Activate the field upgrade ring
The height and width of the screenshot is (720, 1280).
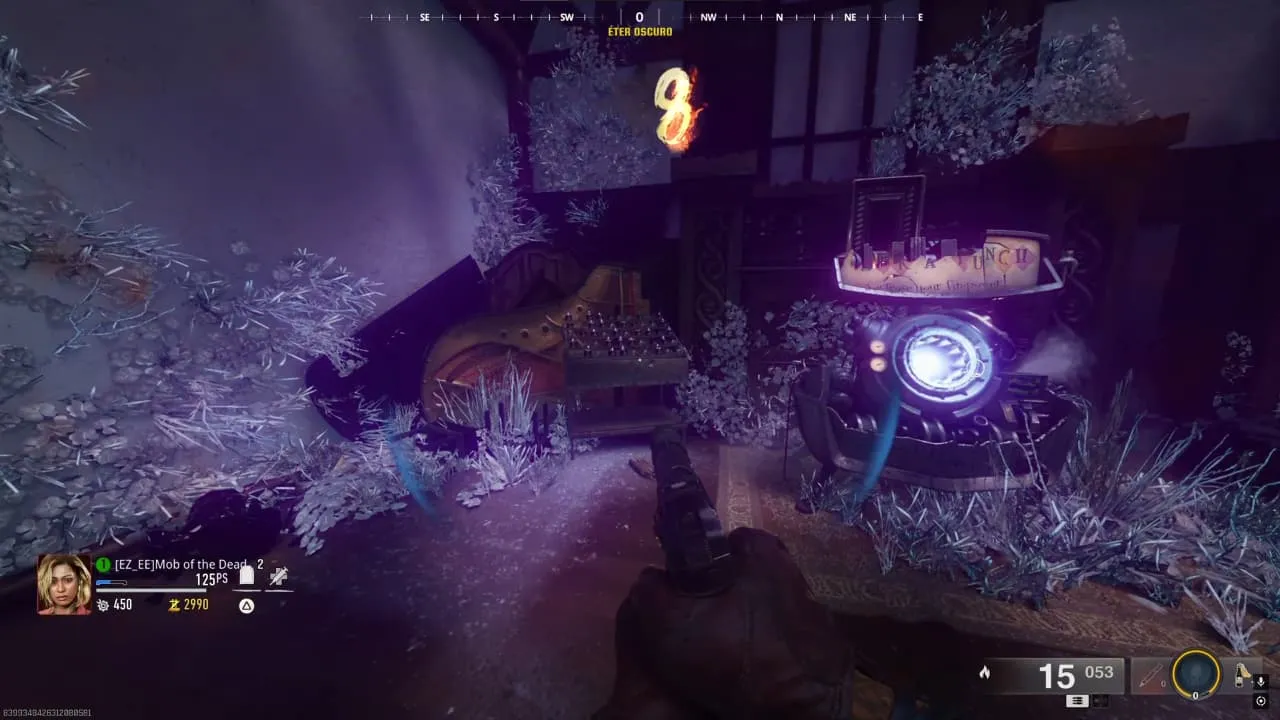pos(1195,675)
